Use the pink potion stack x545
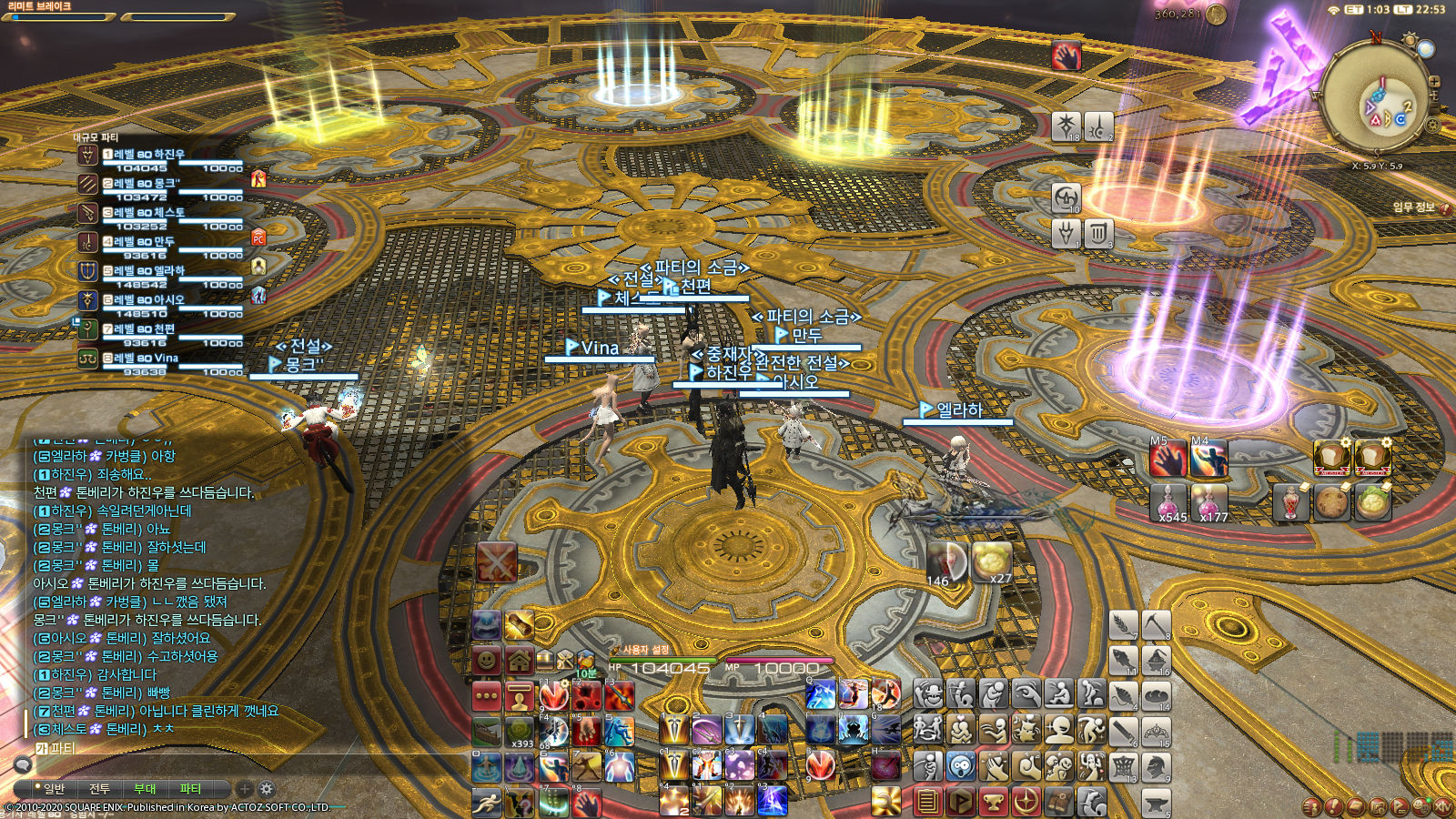 pyautogui.click(x=1171, y=501)
